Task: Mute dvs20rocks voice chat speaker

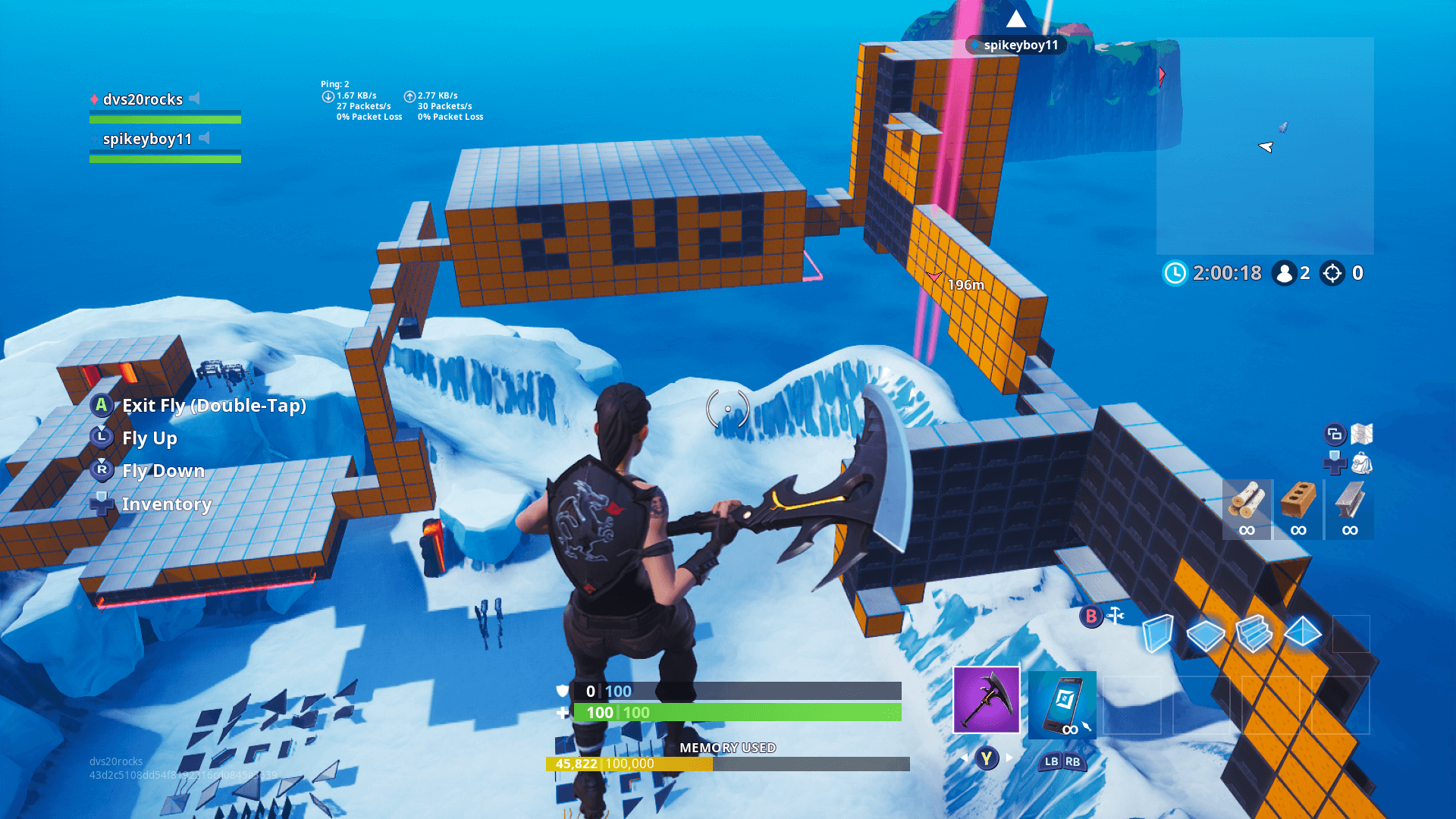Action: pyautogui.click(x=196, y=99)
